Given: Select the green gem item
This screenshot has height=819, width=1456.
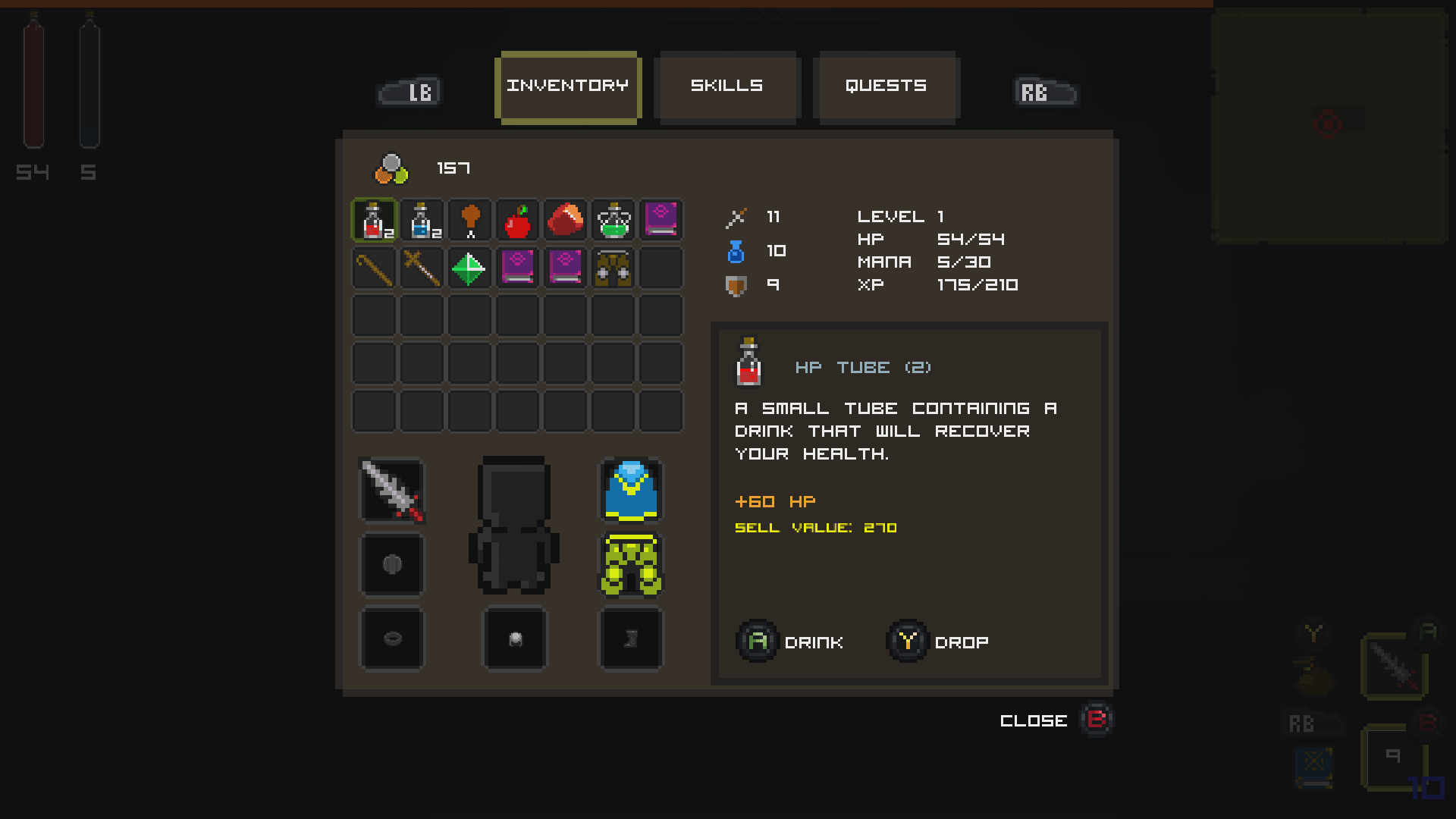Looking at the screenshot, I should click(469, 268).
